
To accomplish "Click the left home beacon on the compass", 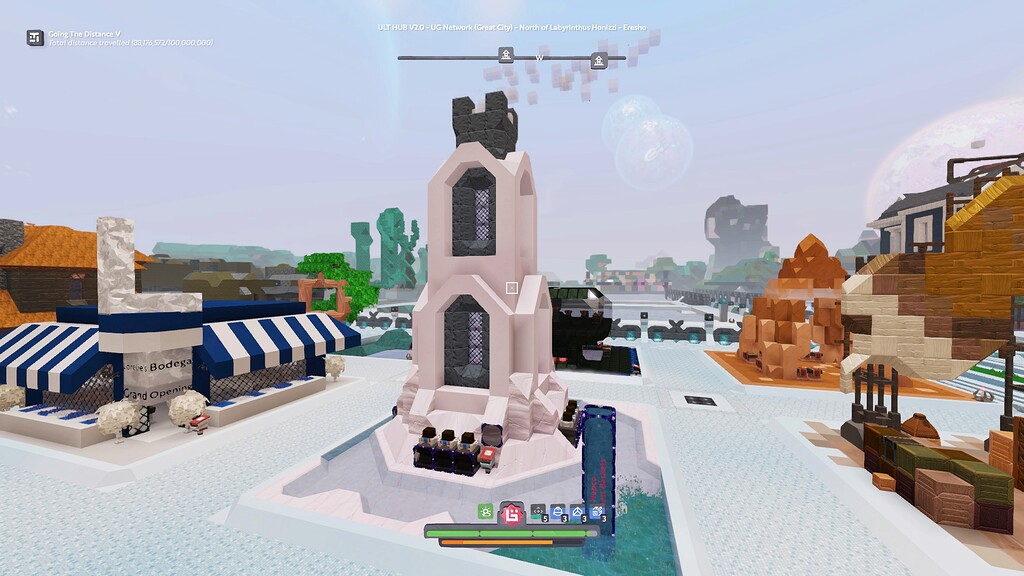I will (x=506, y=55).
